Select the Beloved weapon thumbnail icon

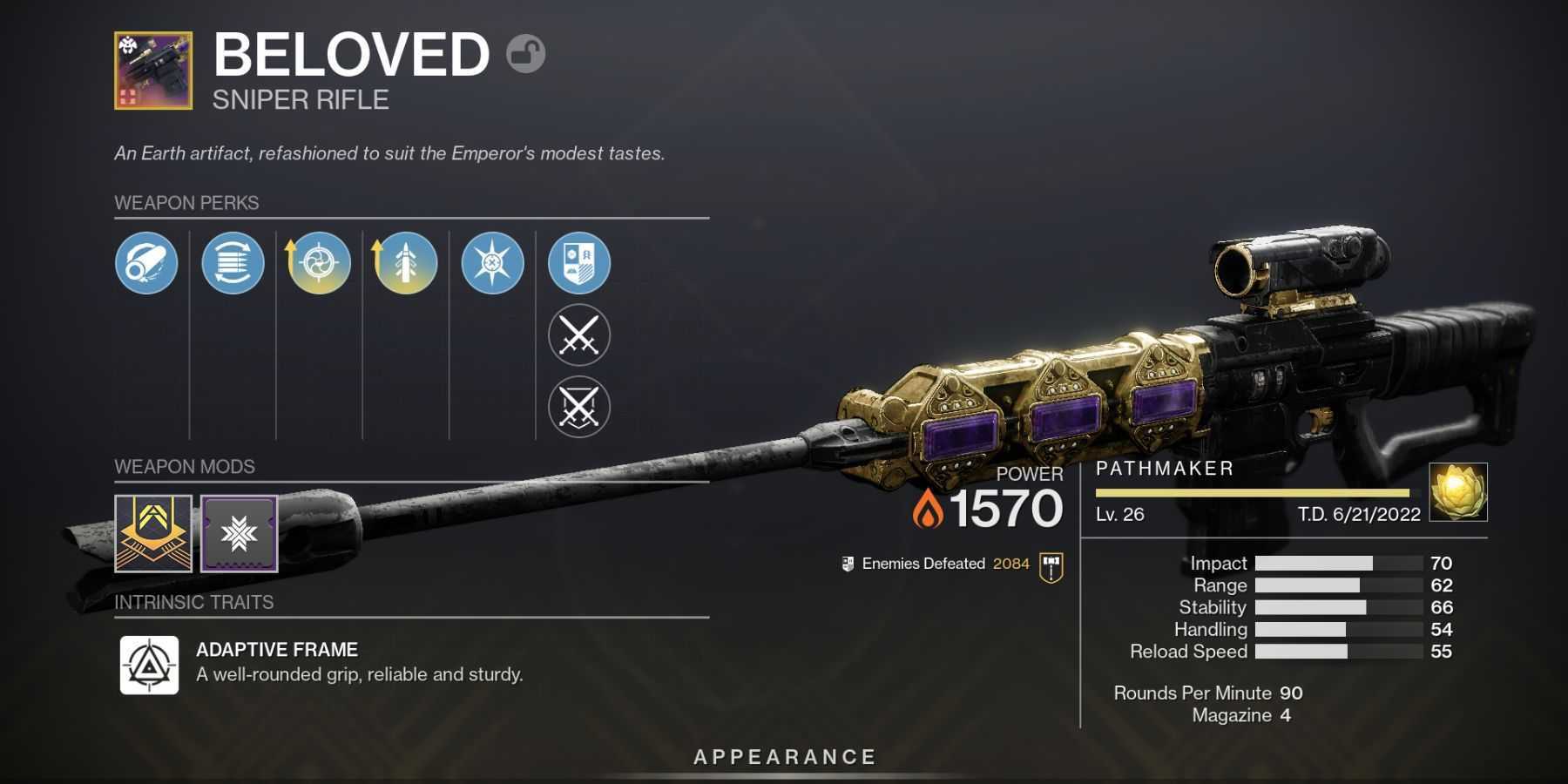[x=153, y=71]
